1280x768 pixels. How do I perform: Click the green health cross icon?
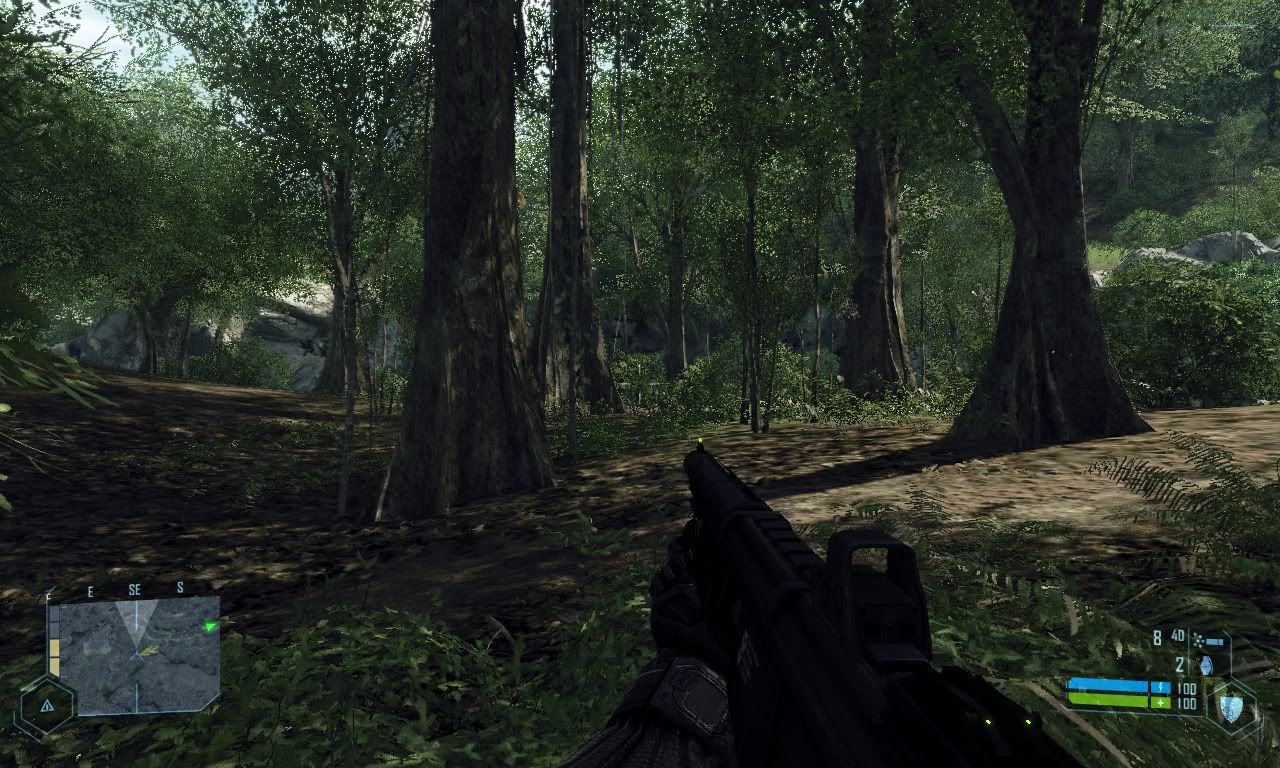click(1161, 703)
